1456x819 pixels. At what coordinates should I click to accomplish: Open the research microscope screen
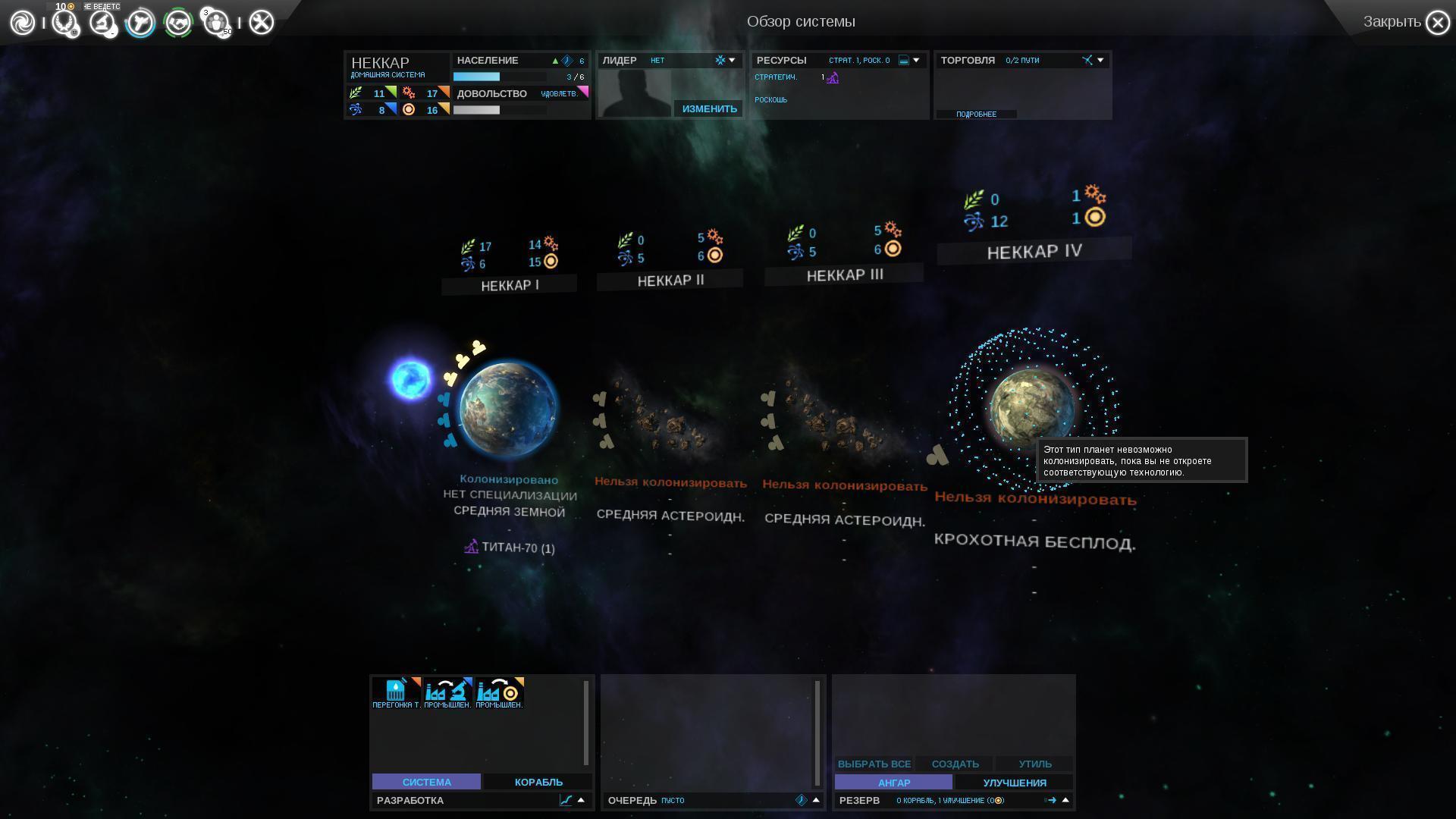click(102, 23)
